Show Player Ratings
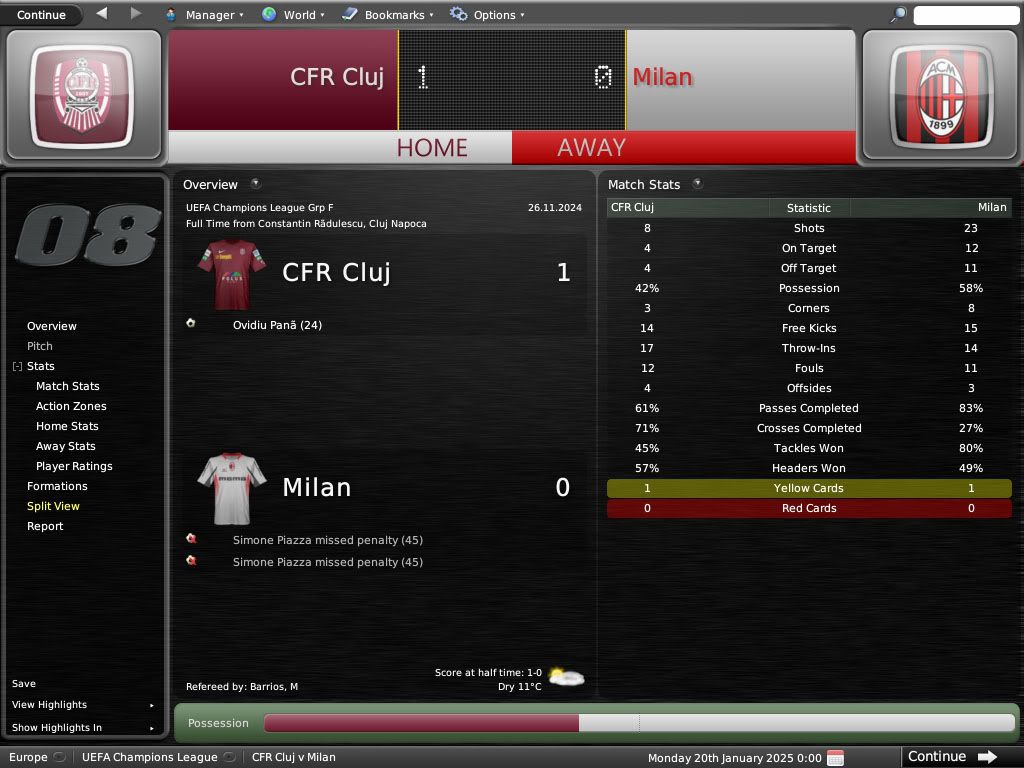 [x=74, y=466]
